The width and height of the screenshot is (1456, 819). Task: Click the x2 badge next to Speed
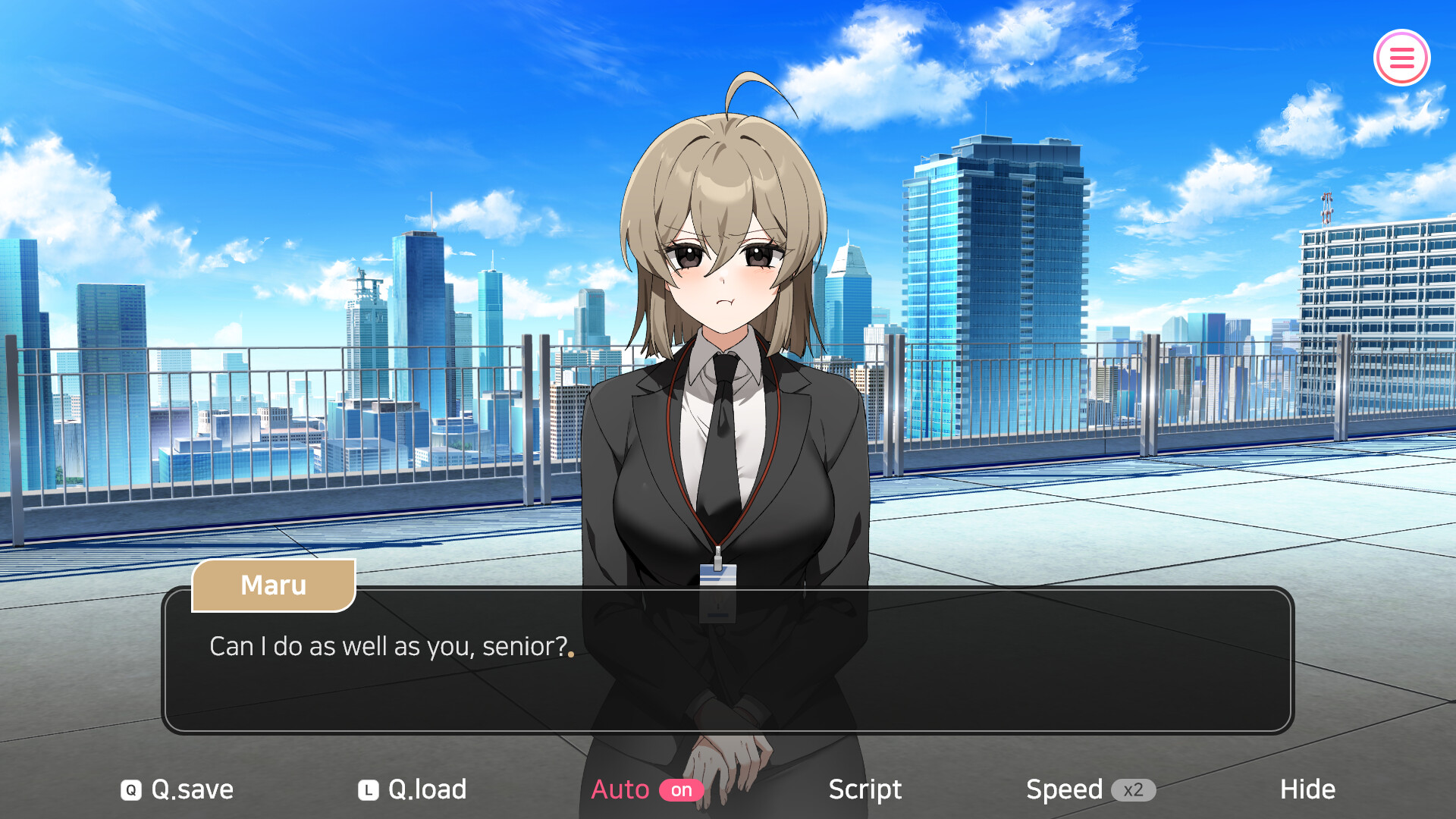pyautogui.click(x=1134, y=789)
